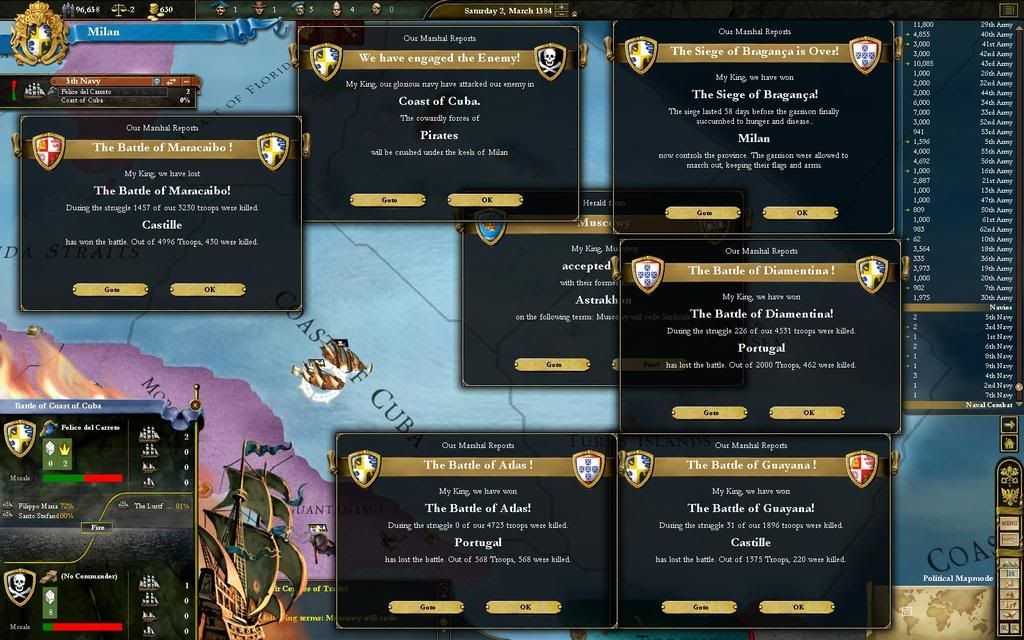Click OK on the Battle of Maracaibo report
The width and height of the screenshot is (1024, 640).
tap(208, 289)
